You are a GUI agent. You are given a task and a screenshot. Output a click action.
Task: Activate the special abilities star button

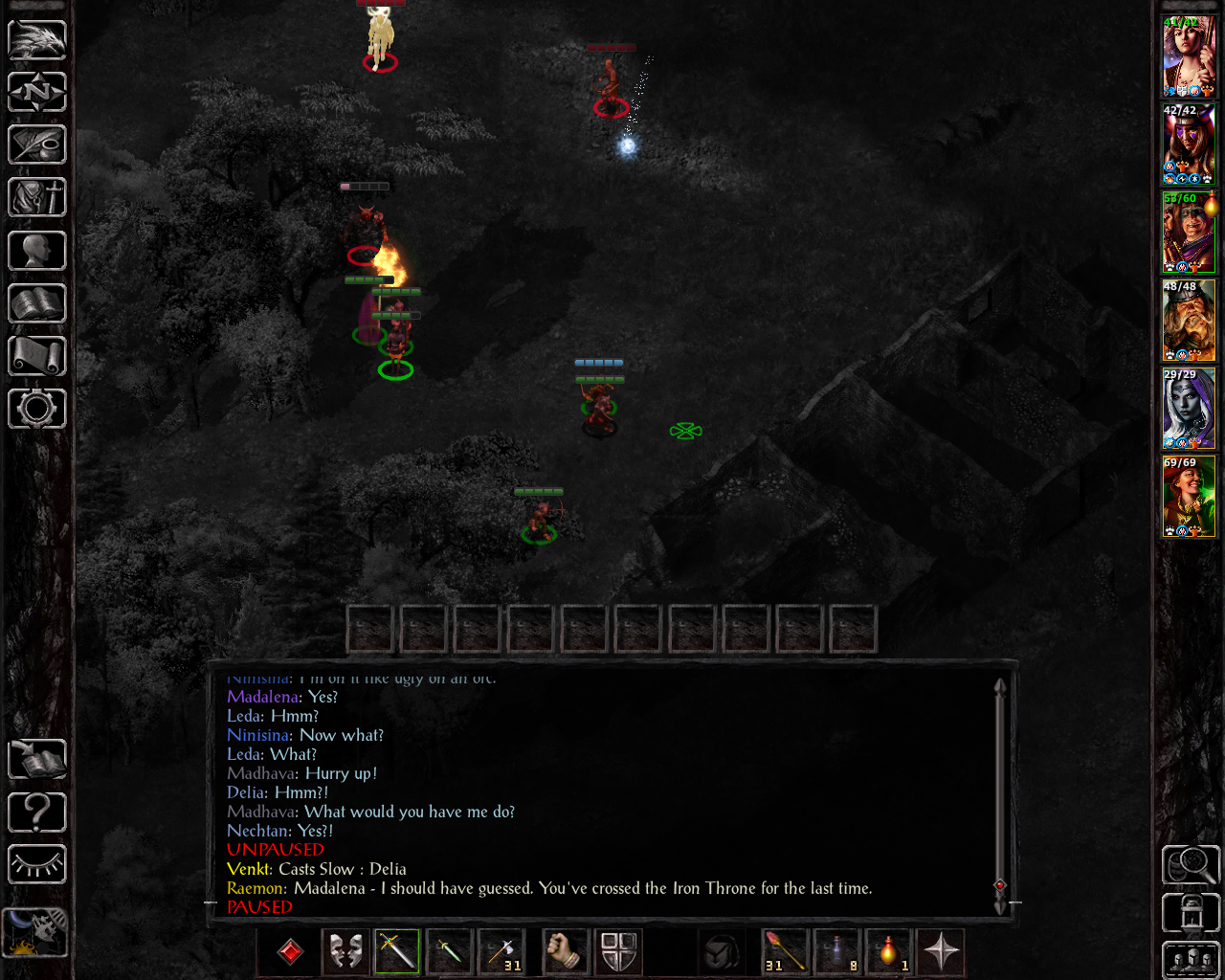pyautogui.click(x=941, y=951)
